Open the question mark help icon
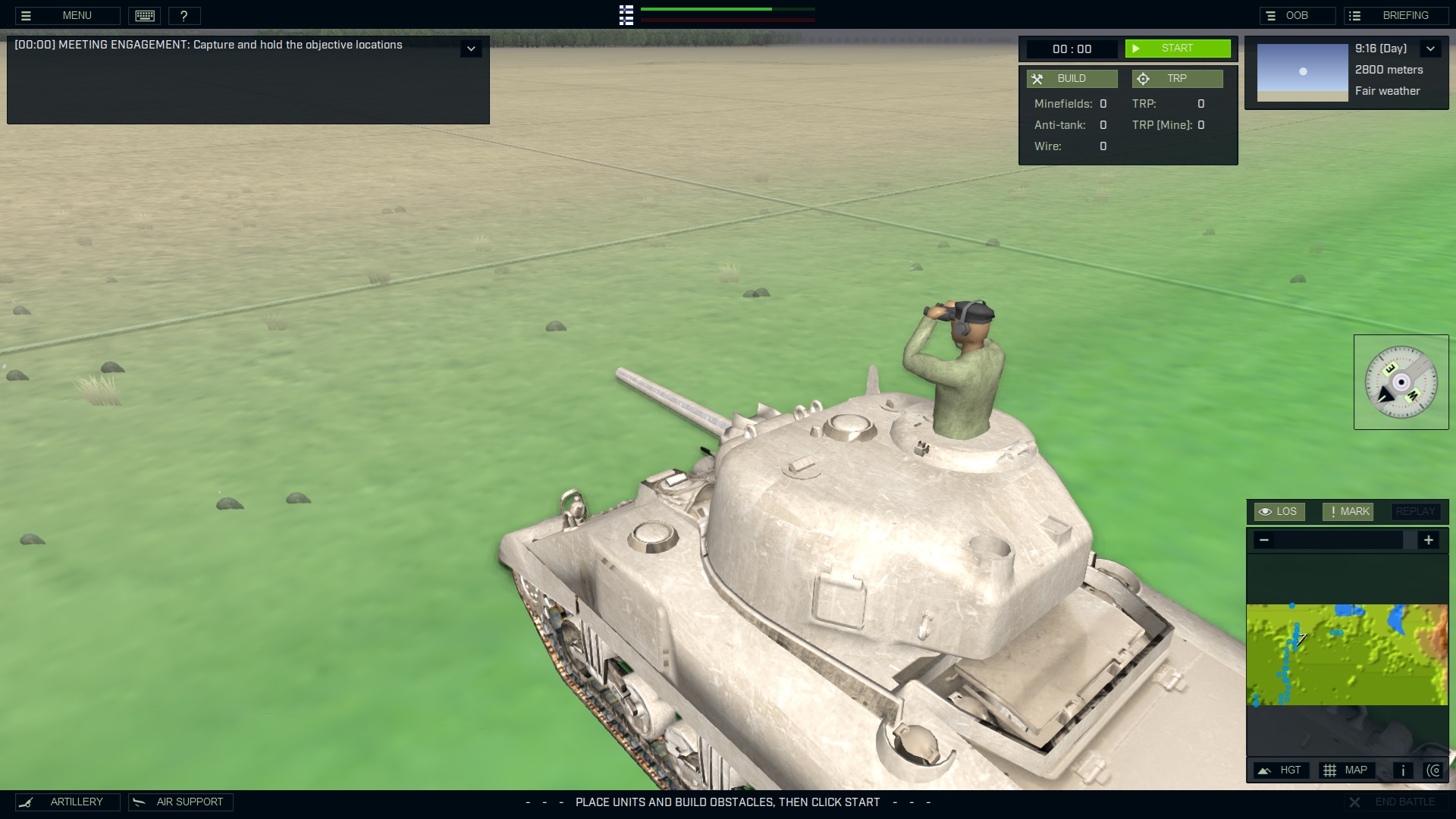The width and height of the screenshot is (1456, 819). click(x=184, y=15)
